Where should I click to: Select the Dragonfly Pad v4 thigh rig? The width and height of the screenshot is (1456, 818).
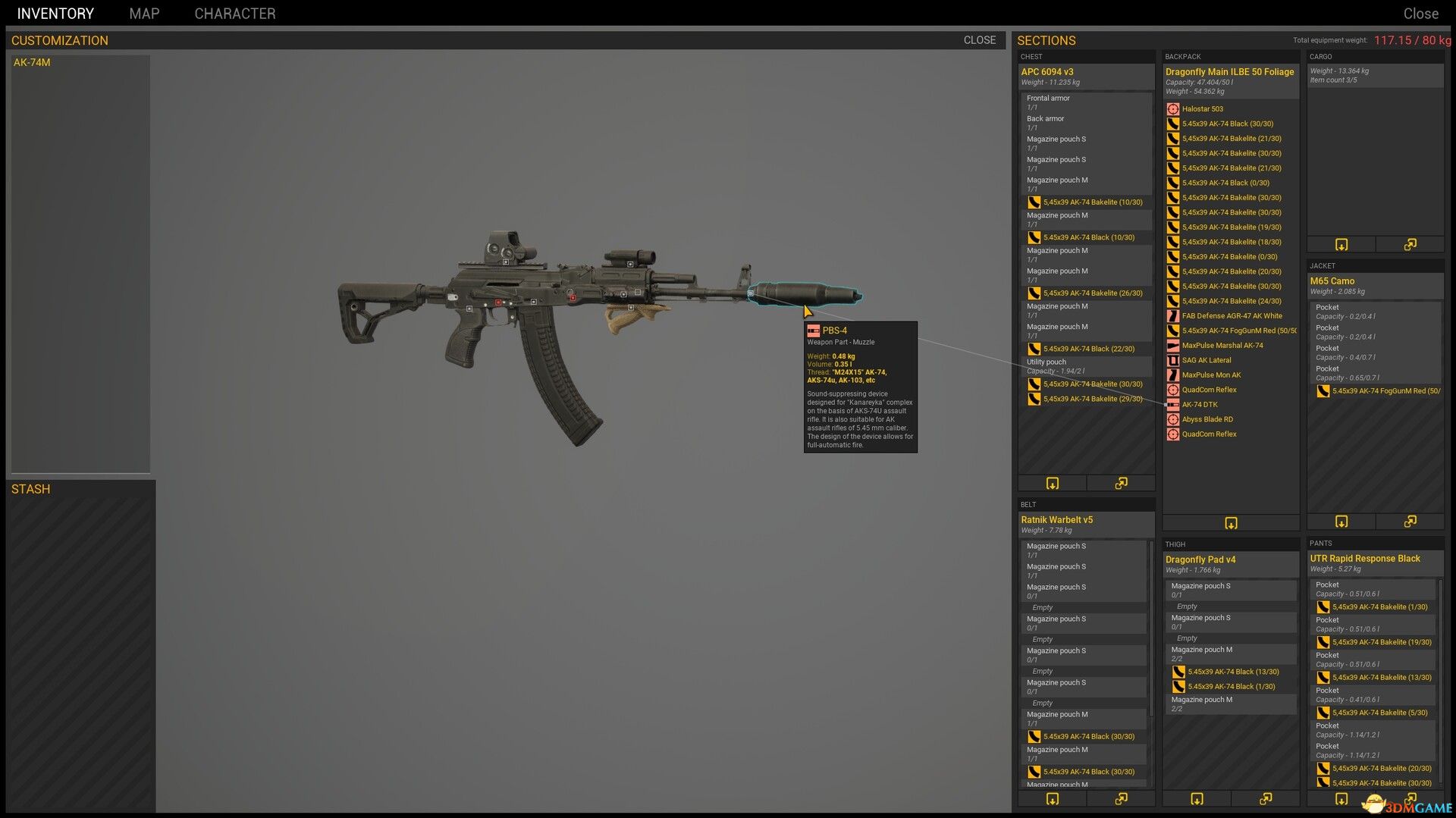1200,560
